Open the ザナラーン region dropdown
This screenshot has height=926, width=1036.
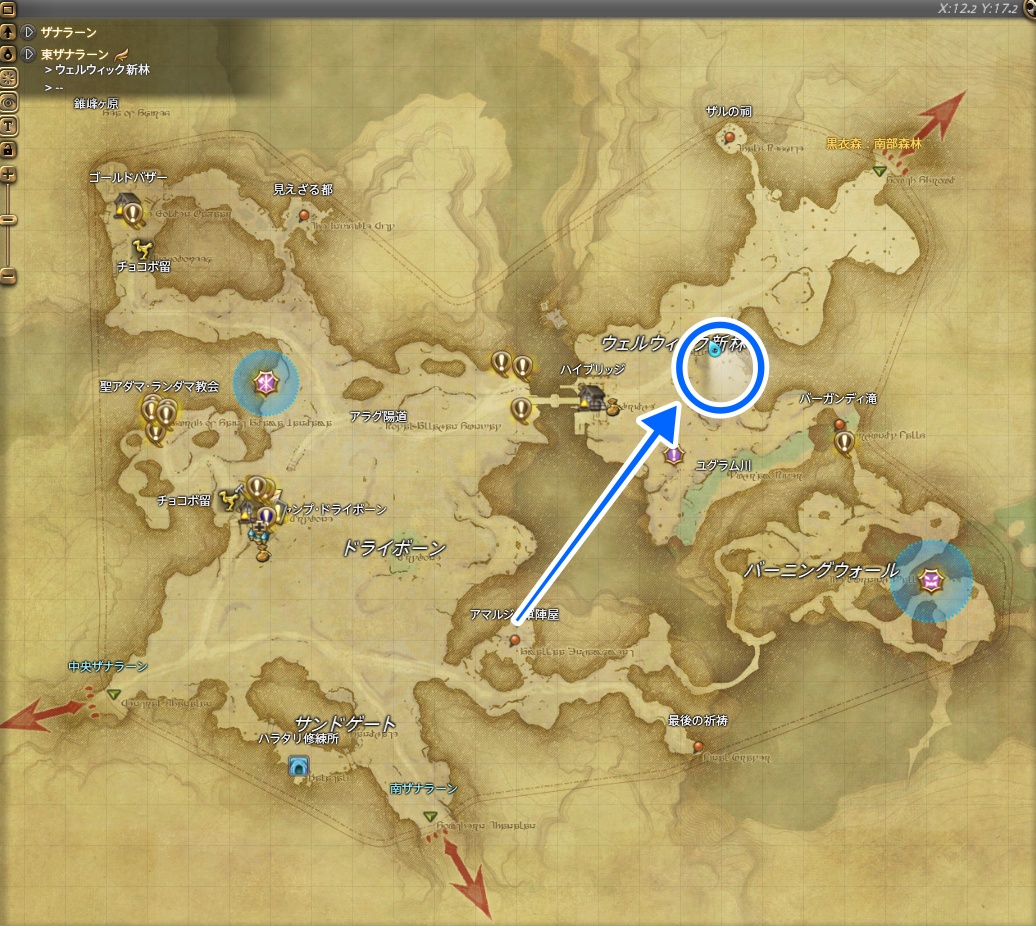pyautogui.click(x=29, y=33)
